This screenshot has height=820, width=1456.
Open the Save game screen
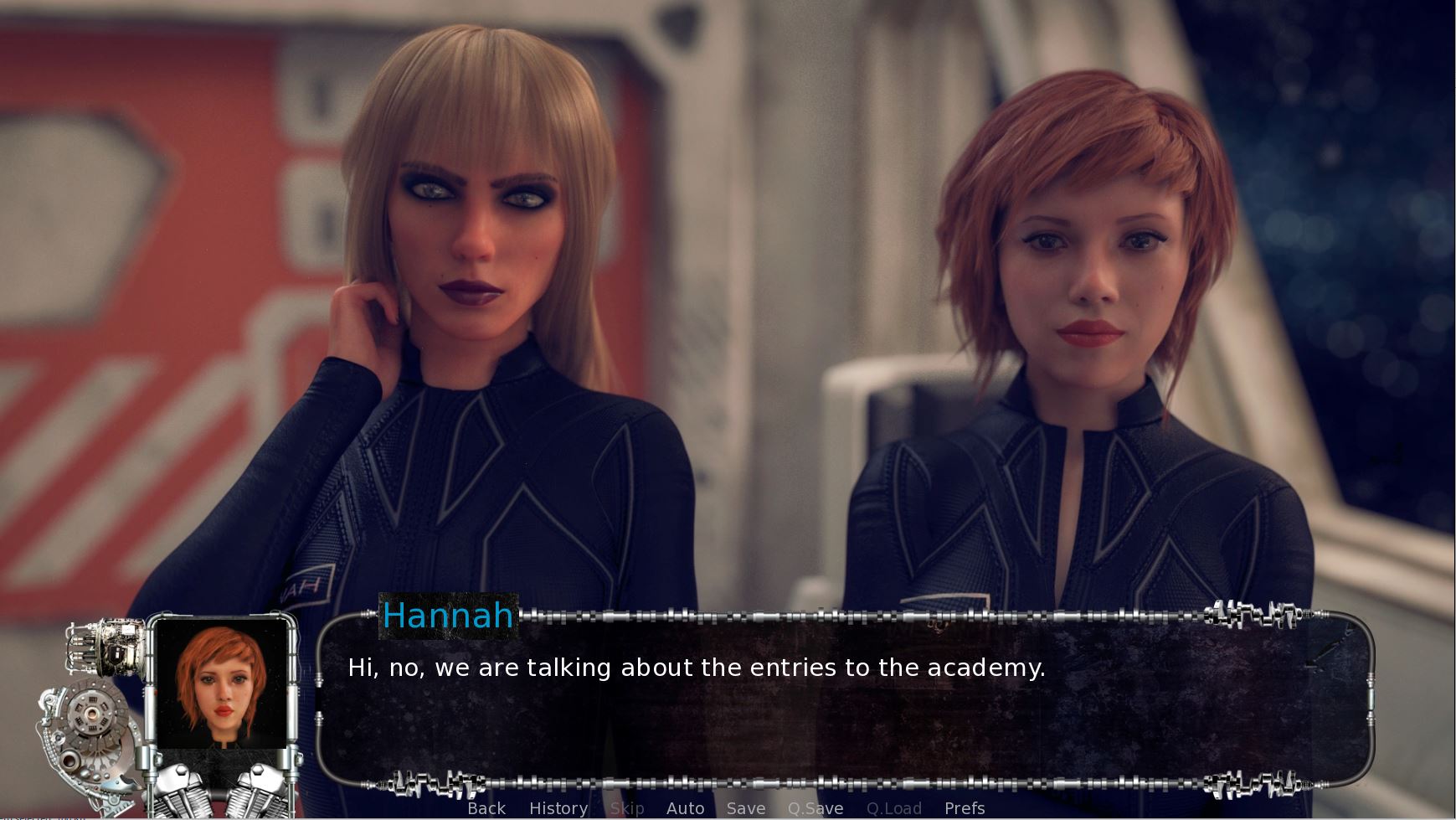pos(746,808)
